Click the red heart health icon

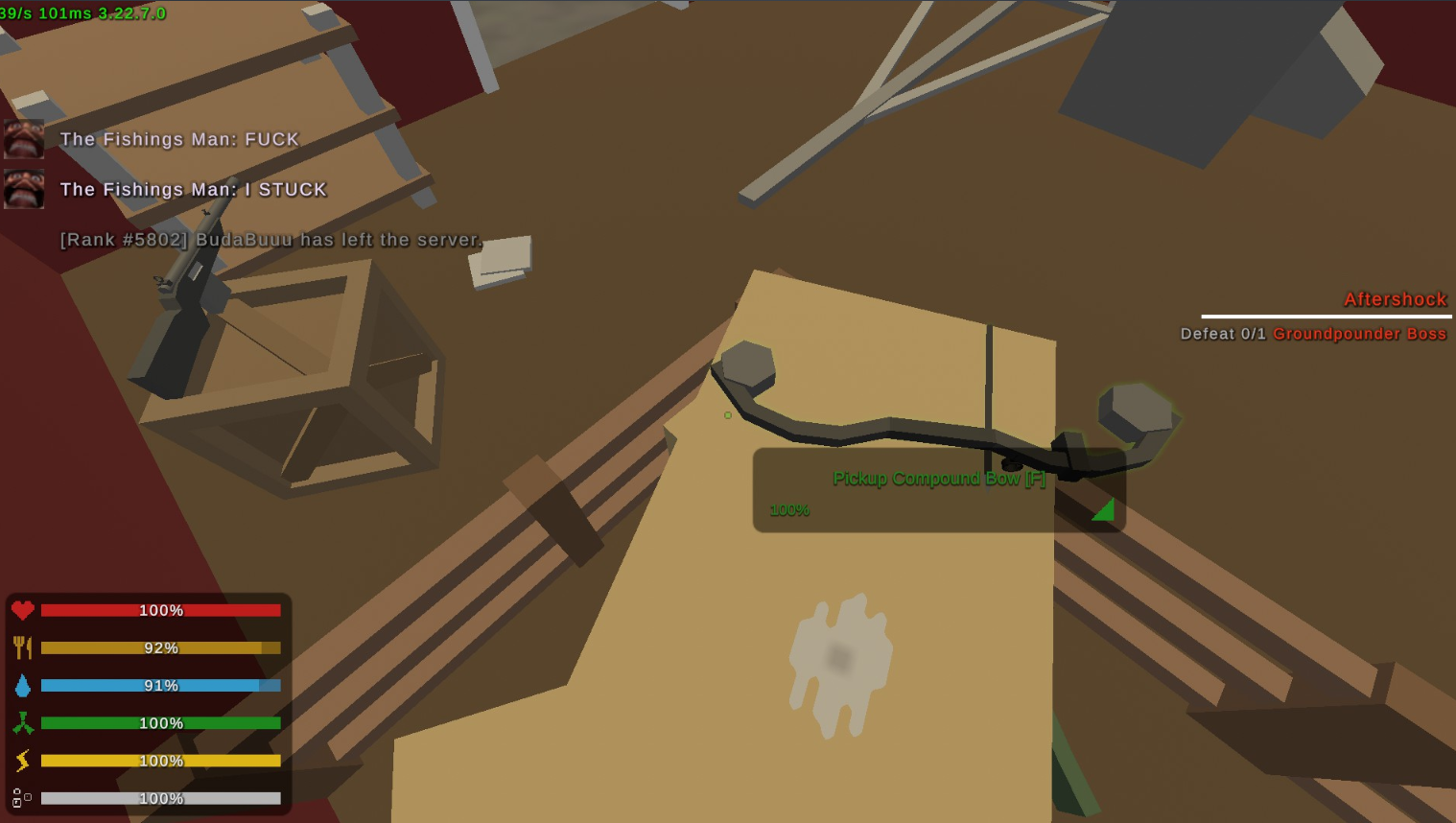click(22, 610)
